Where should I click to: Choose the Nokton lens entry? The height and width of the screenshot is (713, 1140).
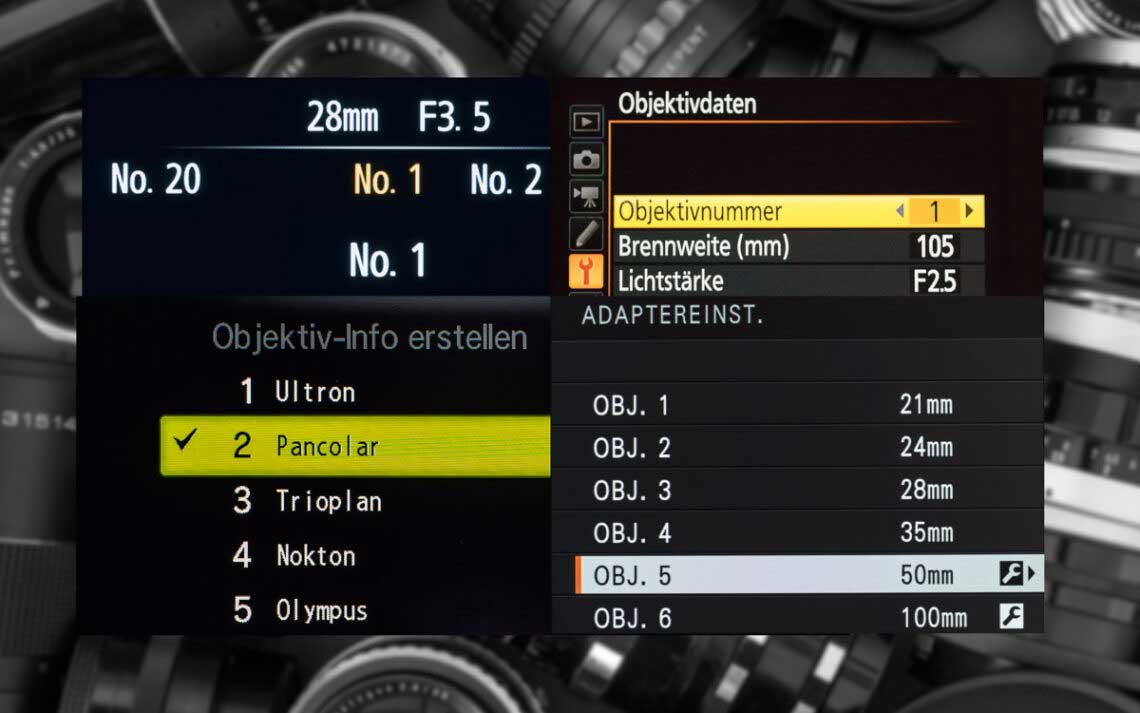[x=315, y=556]
